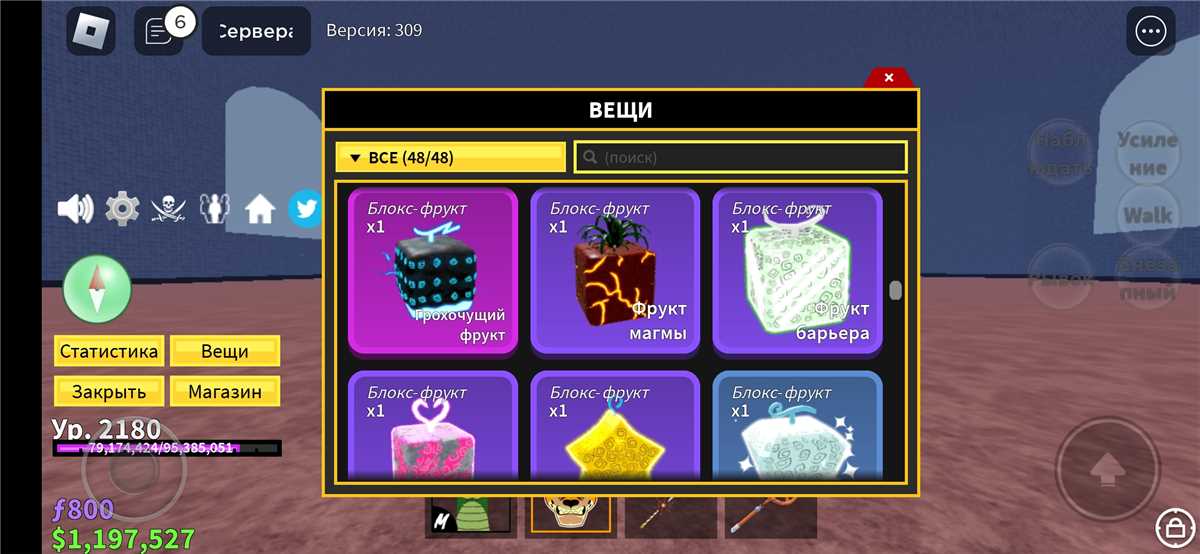This screenshot has width=1200, height=554.
Task: Choose the yellow star-shaped fruit tile
Action: [x=614, y=428]
